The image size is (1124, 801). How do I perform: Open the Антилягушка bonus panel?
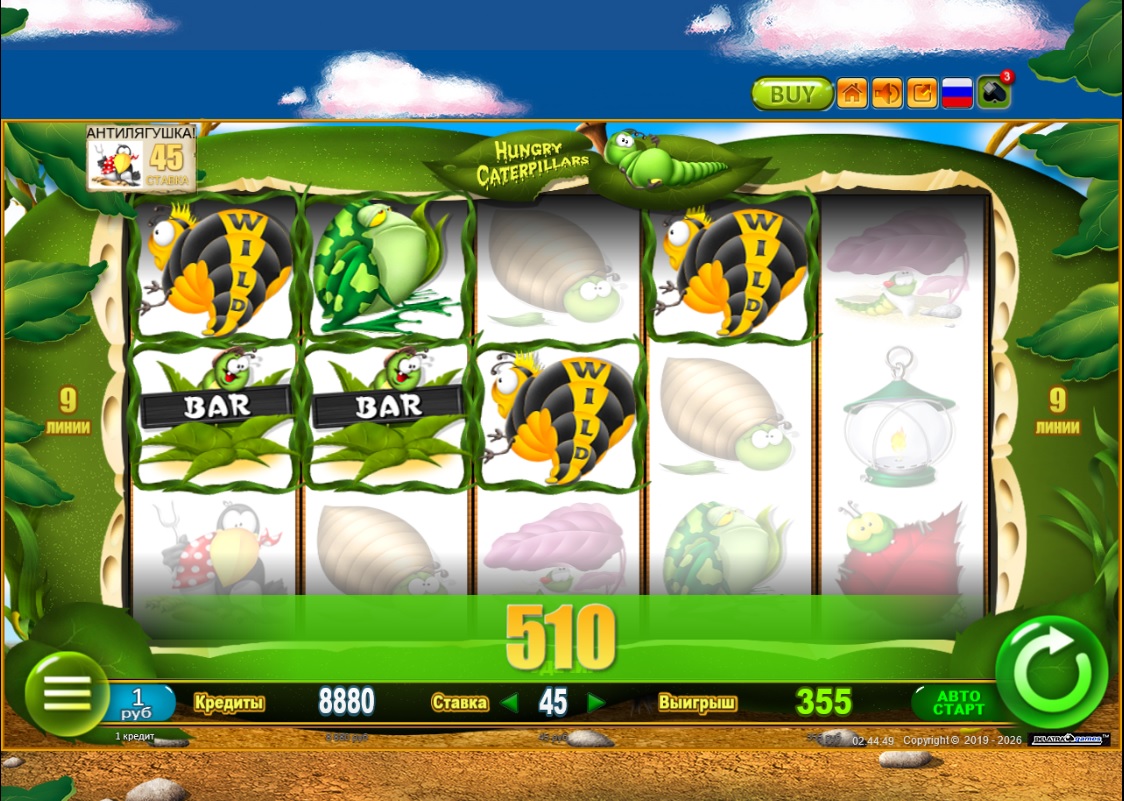(140, 157)
